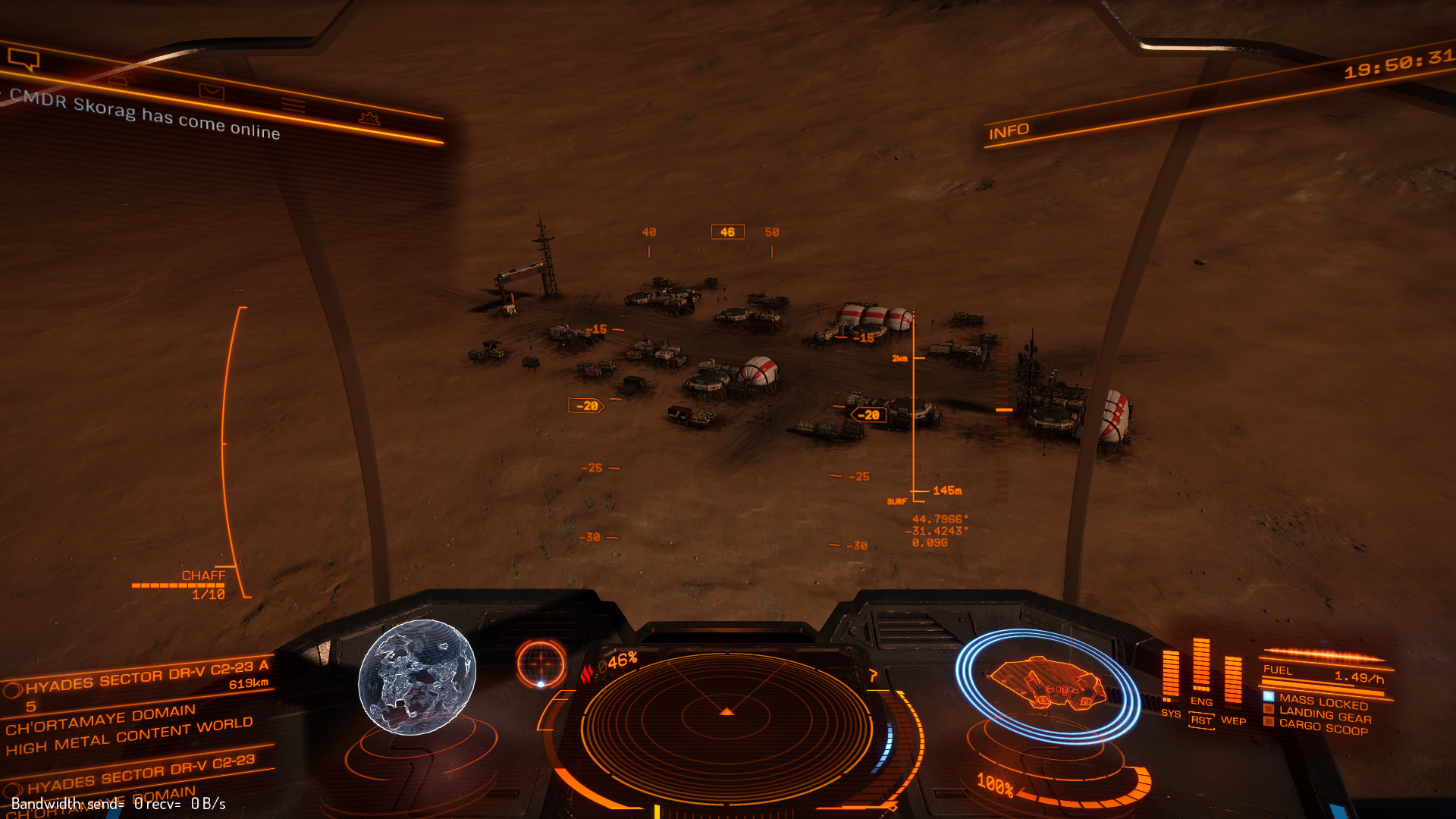Select the target planet hologram
1456x819 pixels.
coord(416,676)
